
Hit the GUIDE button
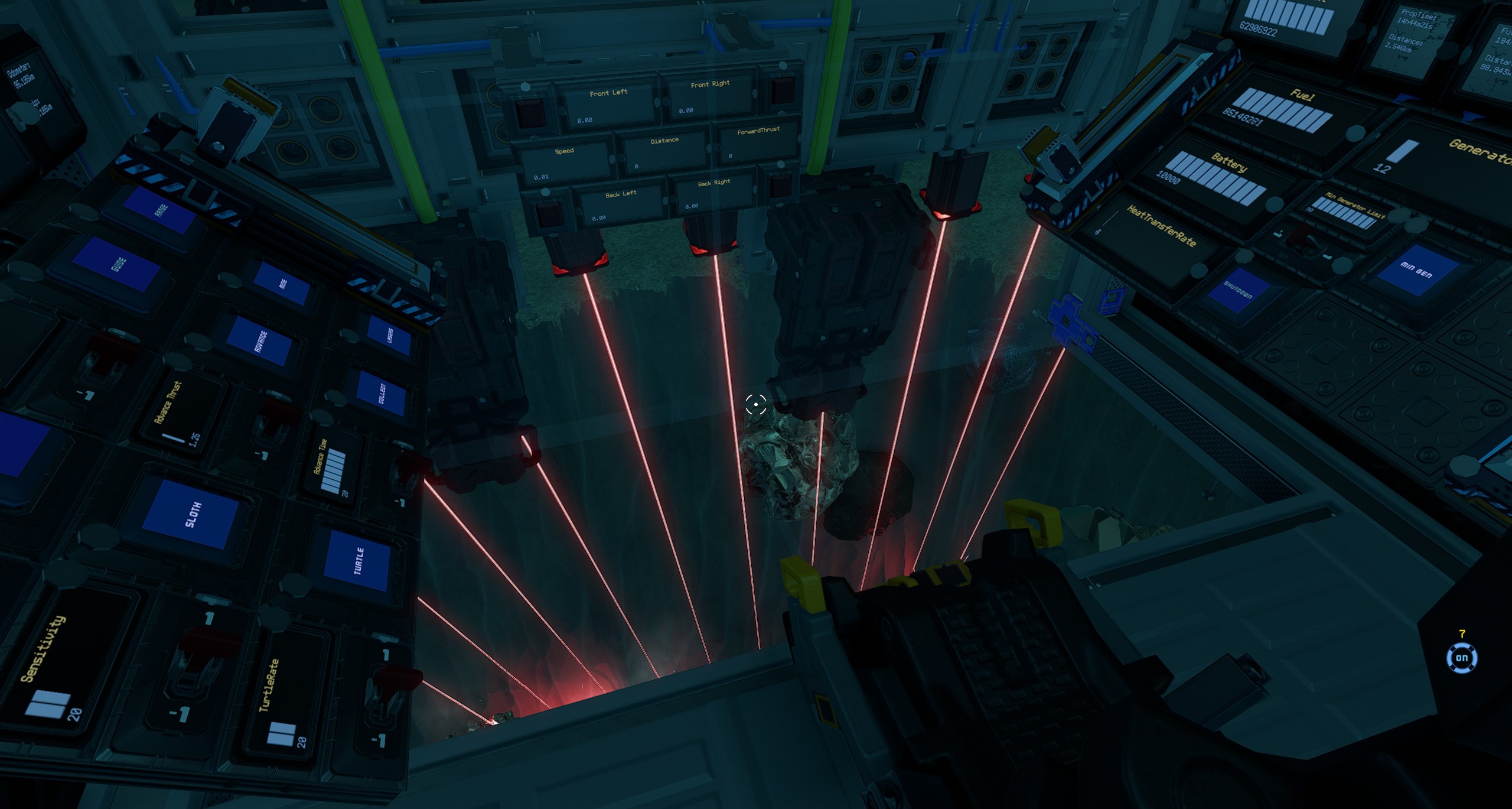119,264
